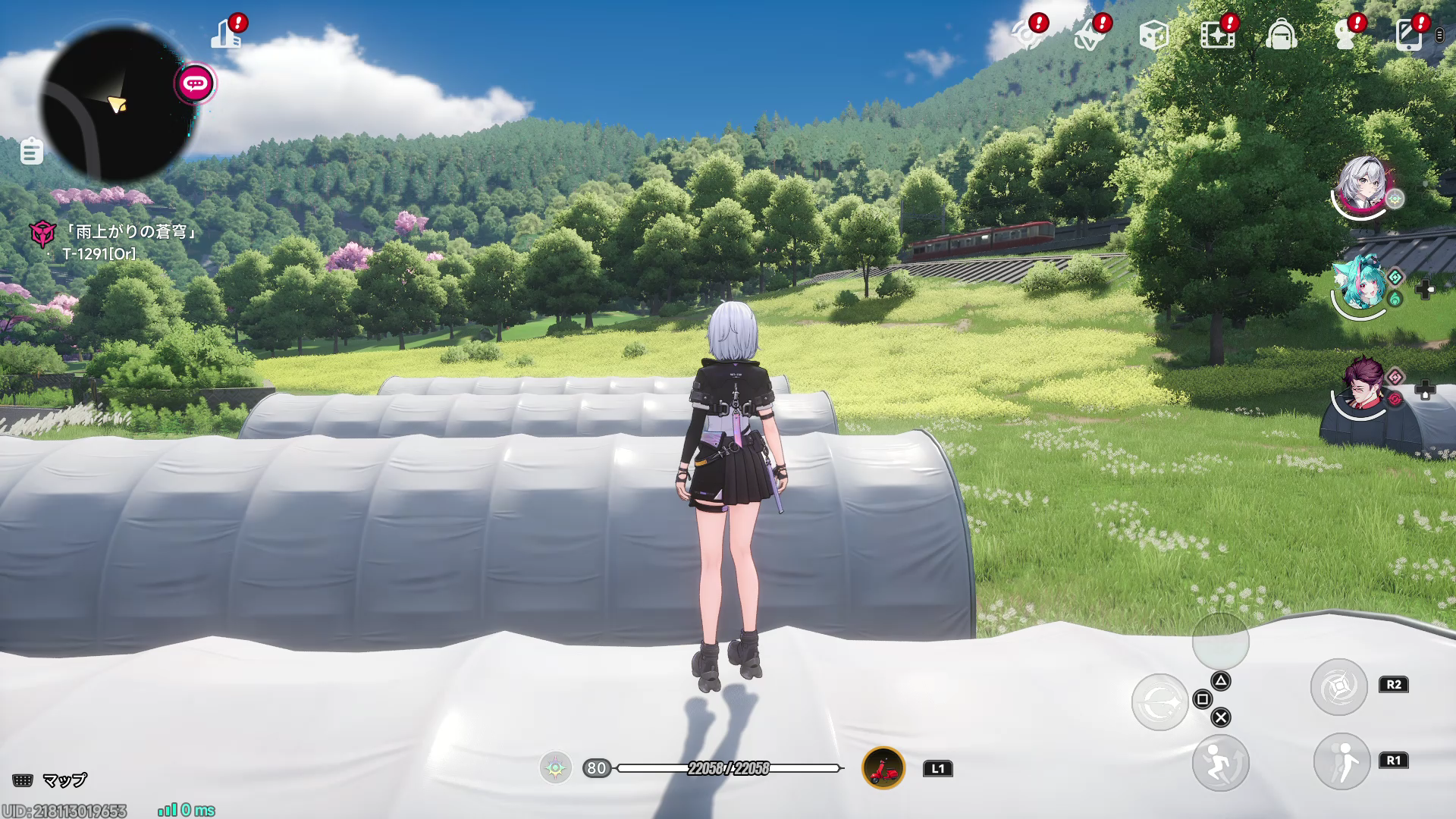Open the pink chat bubble button
This screenshot has width=1456, height=819.
click(x=196, y=83)
